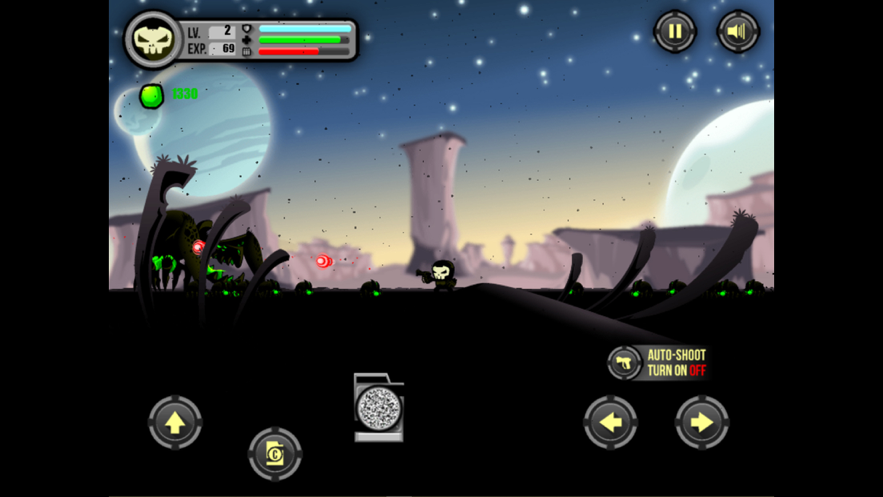This screenshot has height=497, width=883.
Task: Pause the game
Action: [x=675, y=32]
